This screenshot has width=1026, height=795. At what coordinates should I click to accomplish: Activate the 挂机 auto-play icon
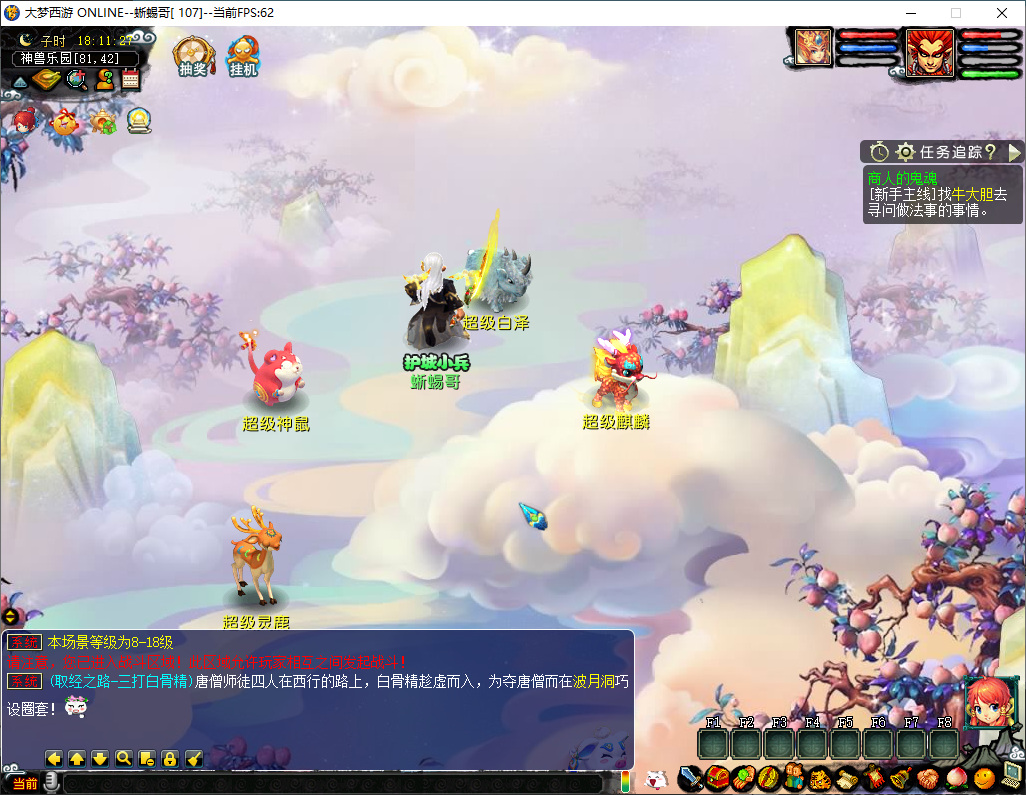tap(243, 56)
